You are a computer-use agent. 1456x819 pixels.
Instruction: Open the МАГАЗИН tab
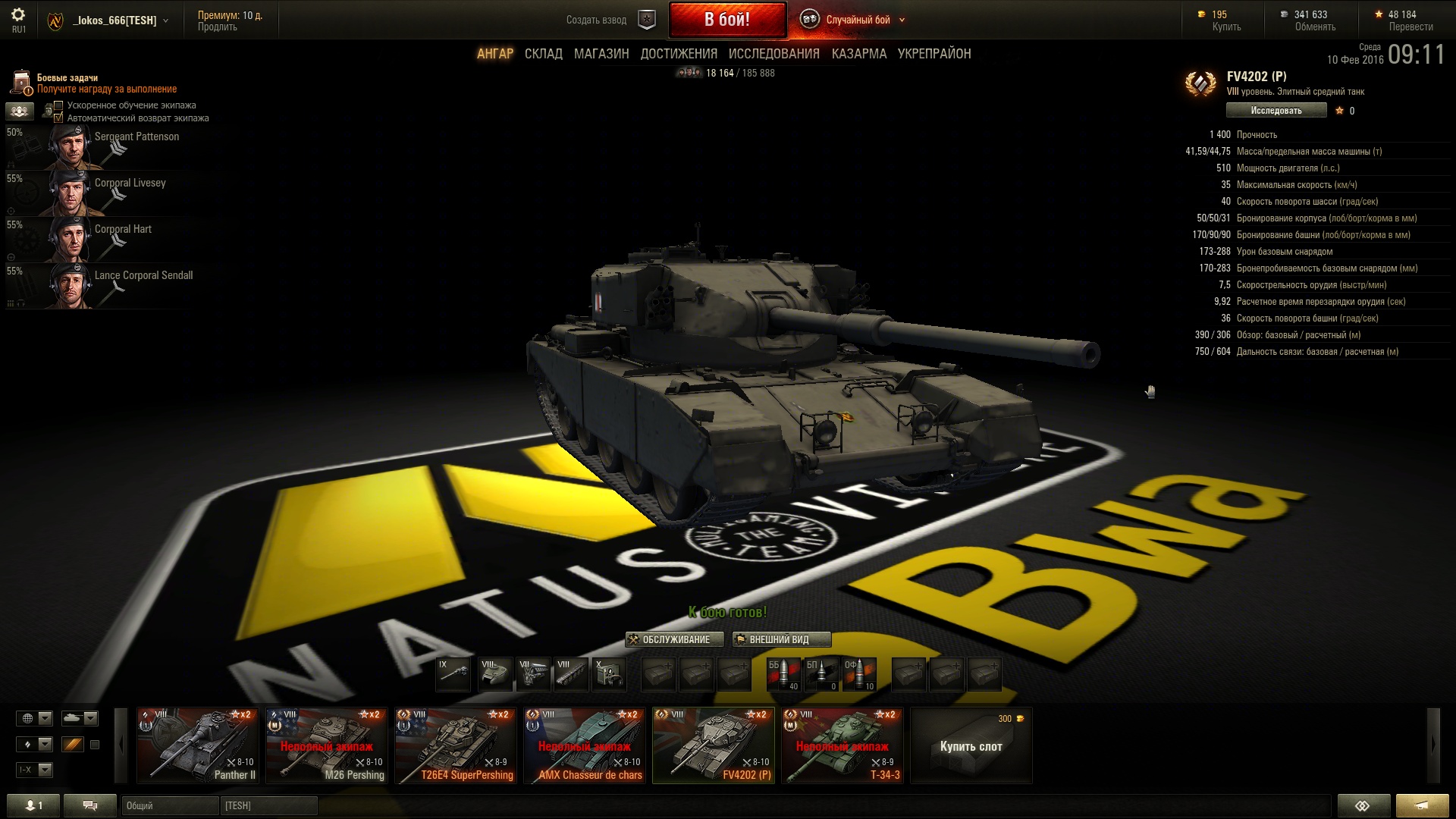tap(601, 54)
